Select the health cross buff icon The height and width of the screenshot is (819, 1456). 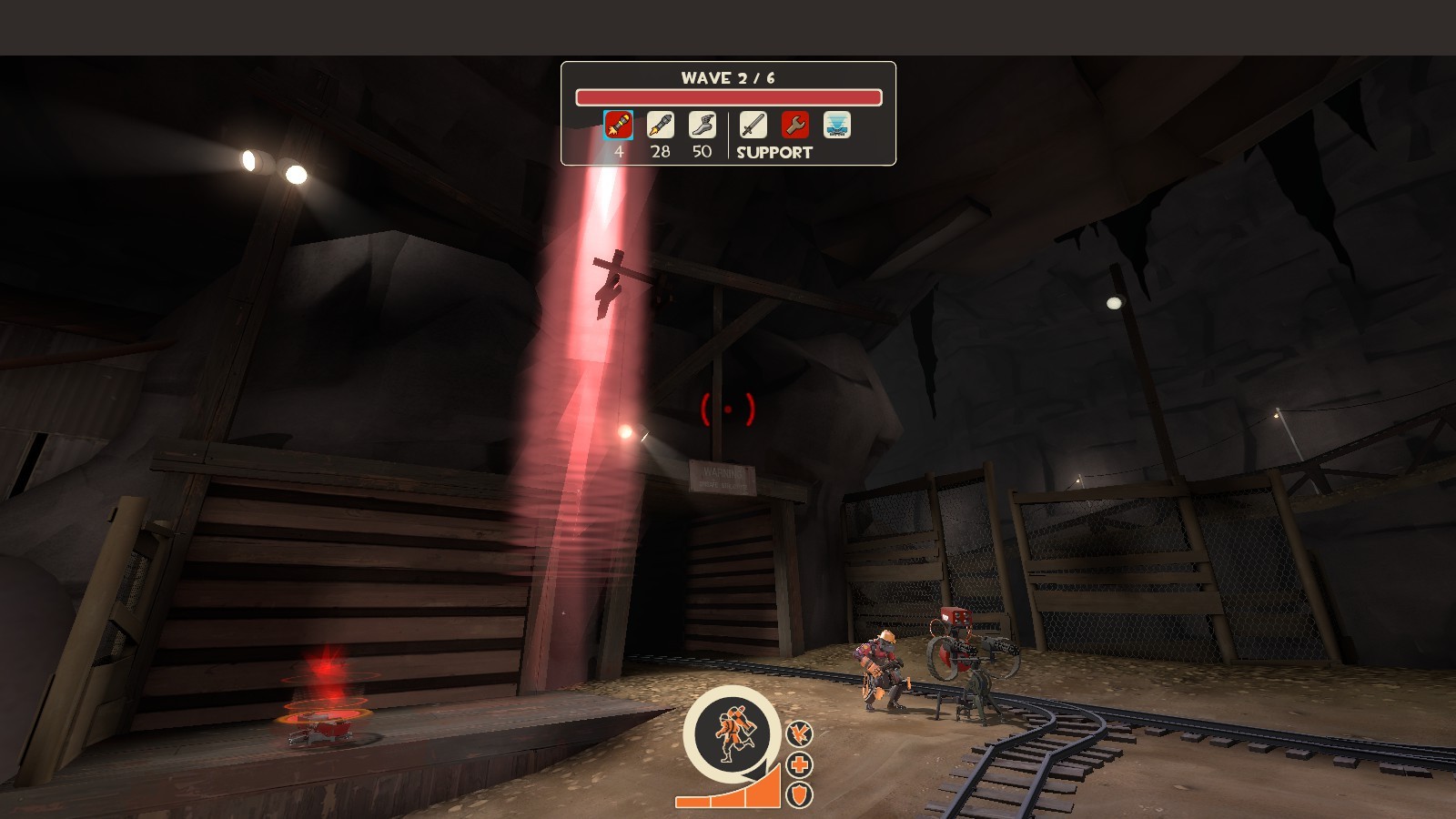click(799, 763)
